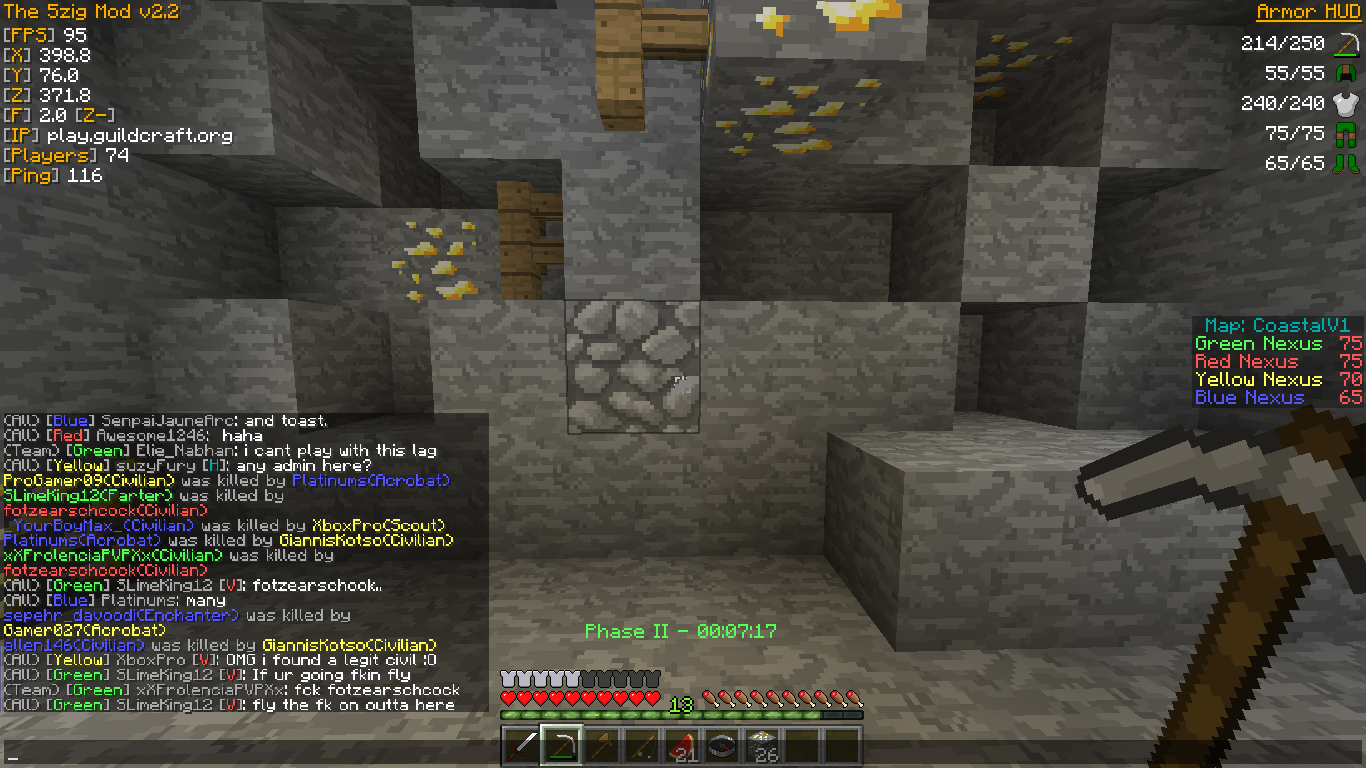Focus the chat text input bar

click(250, 753)
